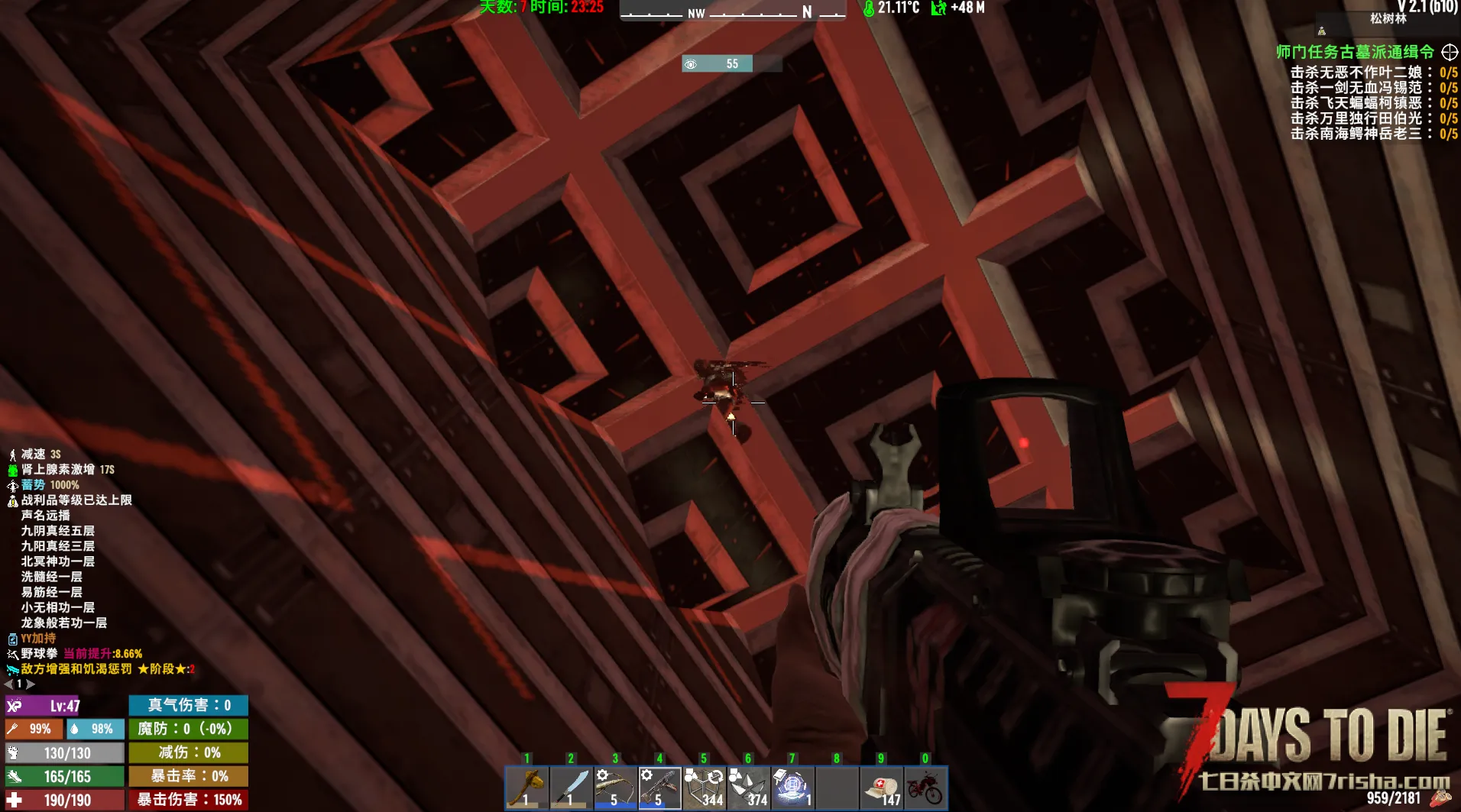Select the machete blade hotbar slot
The width and height of the screenshot is (1461, 812).
[571, 788]
